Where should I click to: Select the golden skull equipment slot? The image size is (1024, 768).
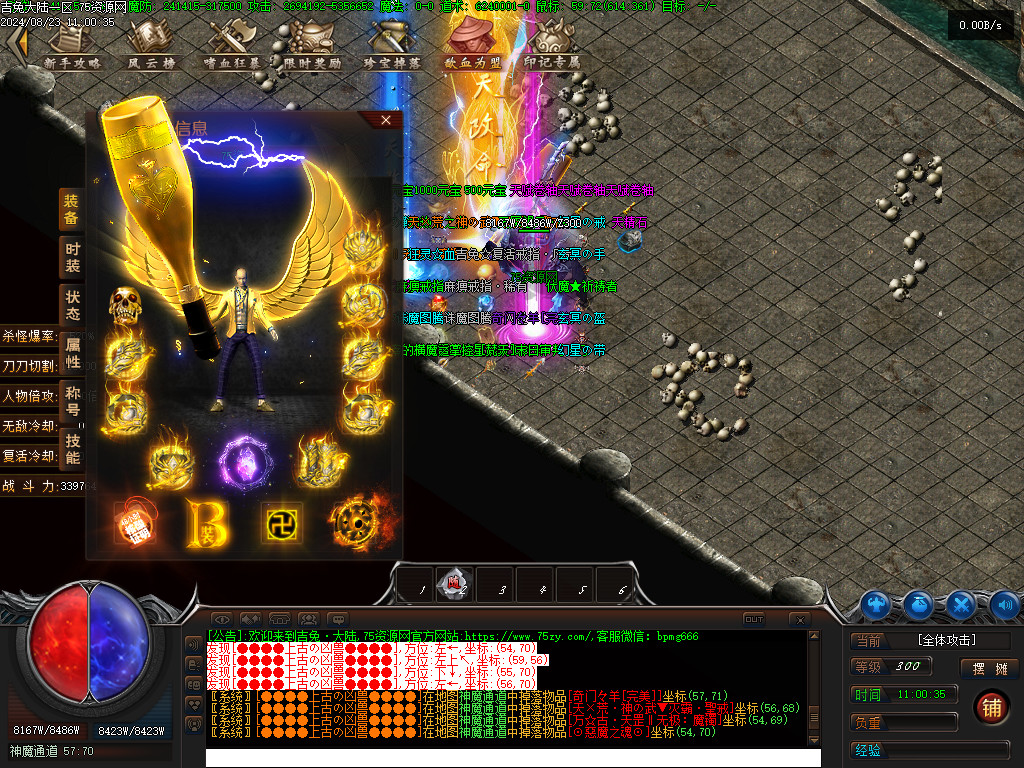[x=125, y=305]
